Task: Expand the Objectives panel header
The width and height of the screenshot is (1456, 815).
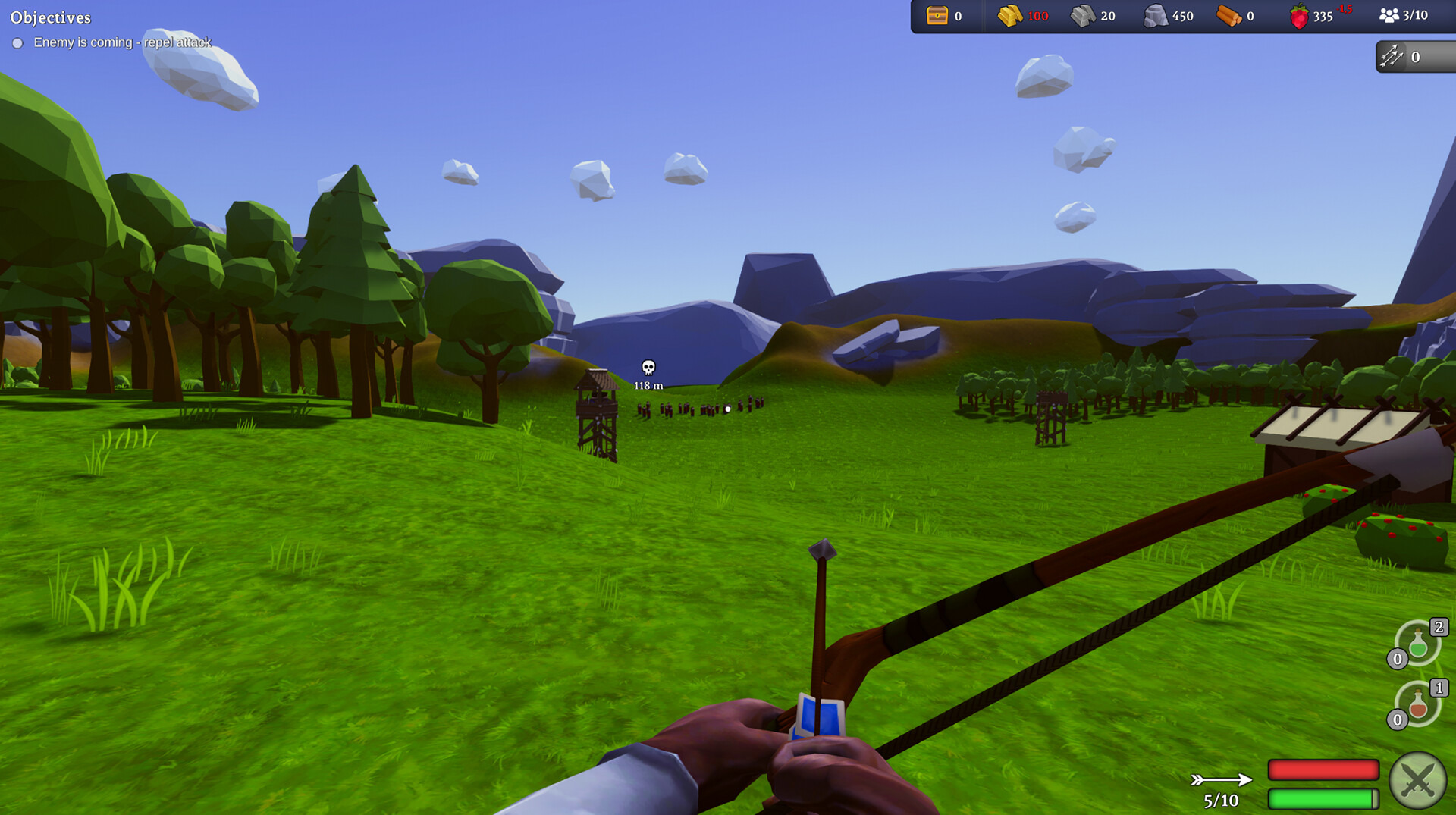Action: (x=52, y=17)
